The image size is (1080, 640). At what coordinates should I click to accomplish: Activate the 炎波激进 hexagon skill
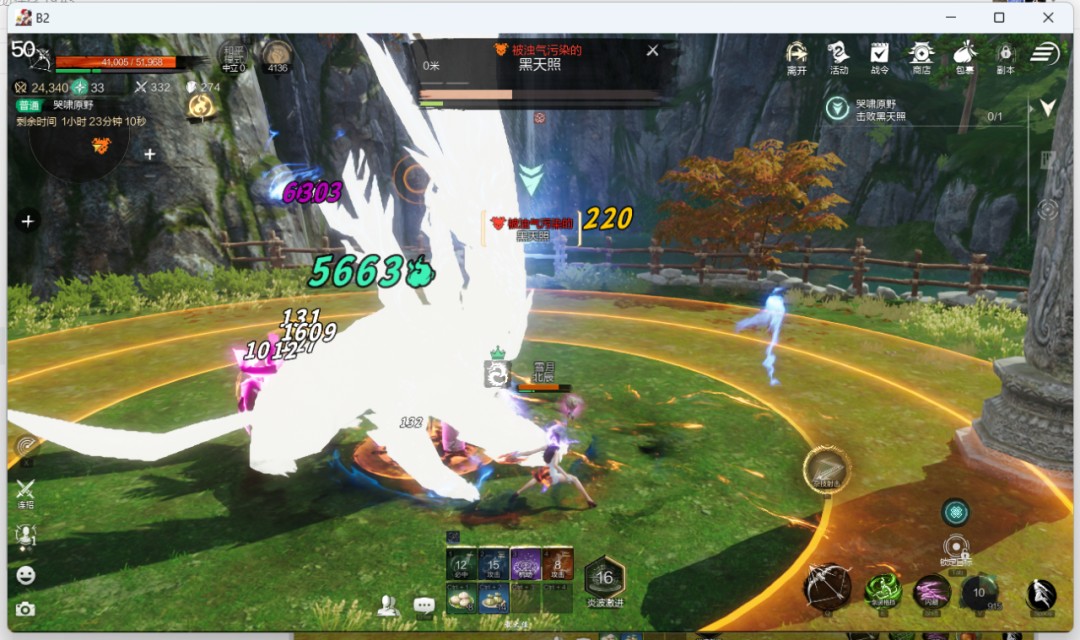point(604,578)
